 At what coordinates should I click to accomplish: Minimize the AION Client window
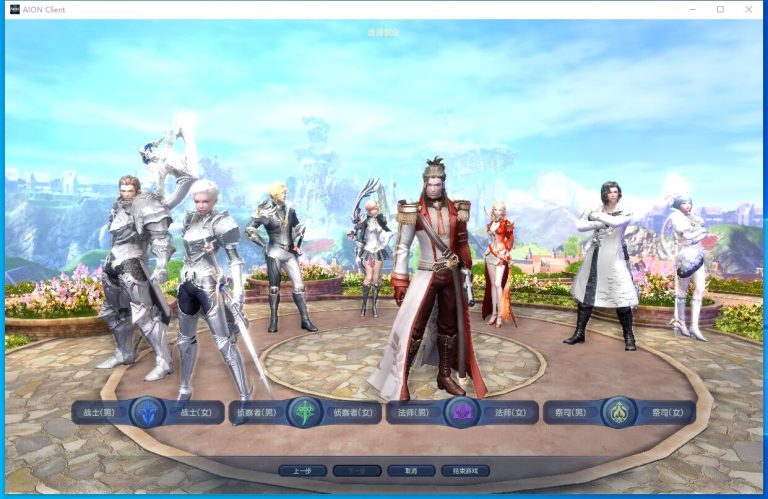(693, 9)
